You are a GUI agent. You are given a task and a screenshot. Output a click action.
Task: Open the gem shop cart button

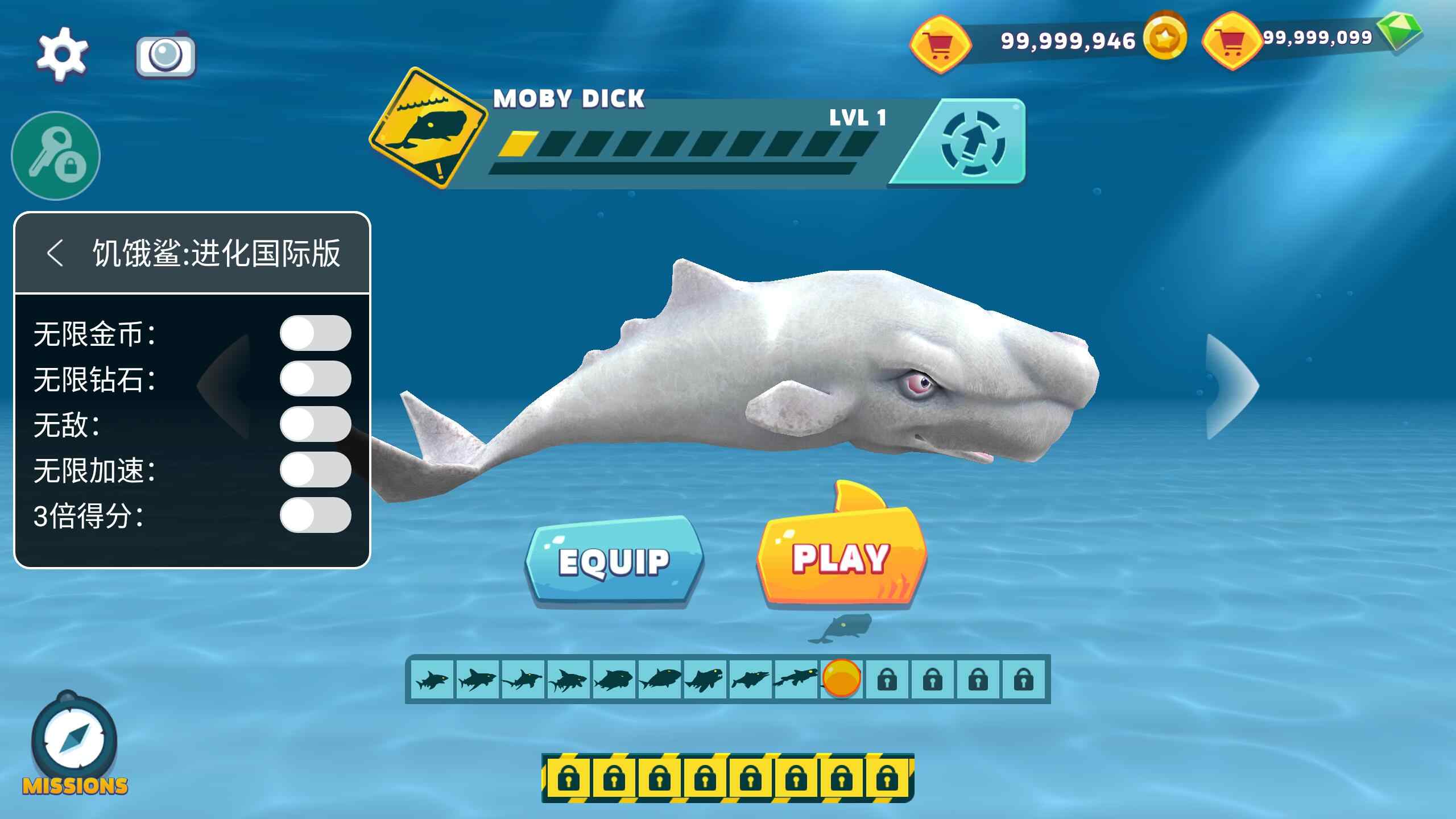[1231, 41]
